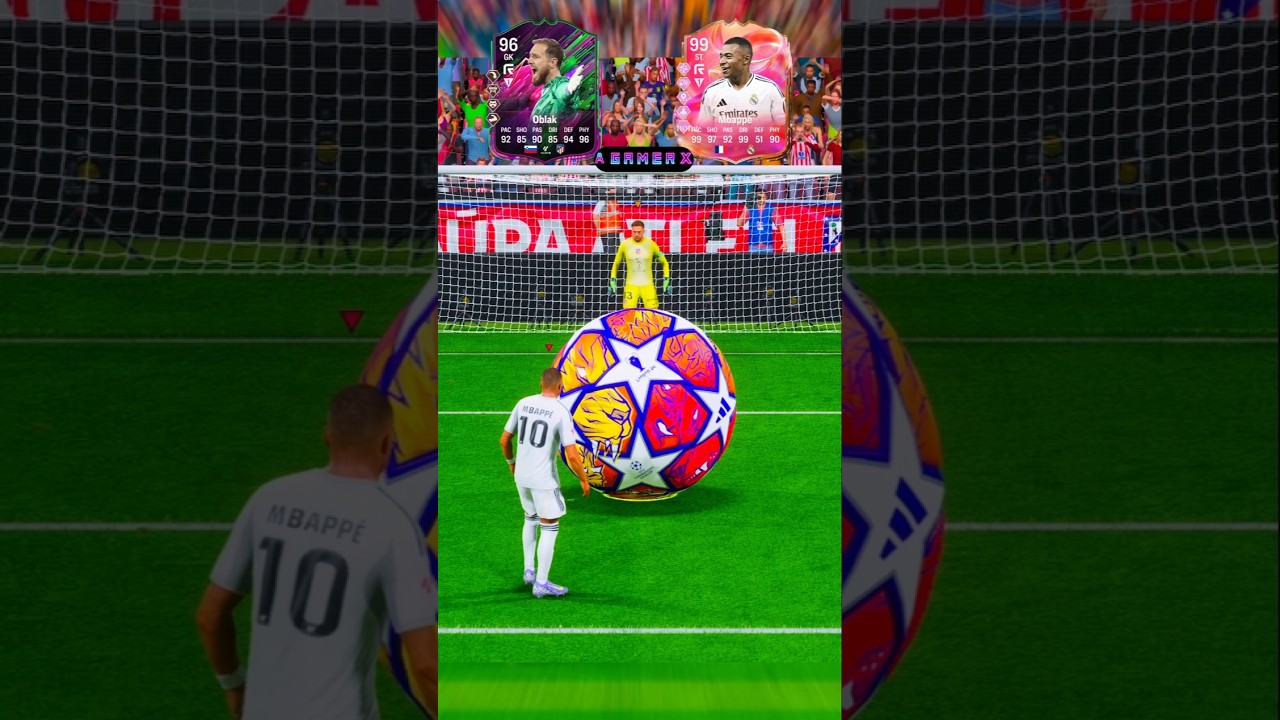Select the 96-rated Oblak goalkeeper card
This screenshot has height=720, width=1280.
click(544, 92)
